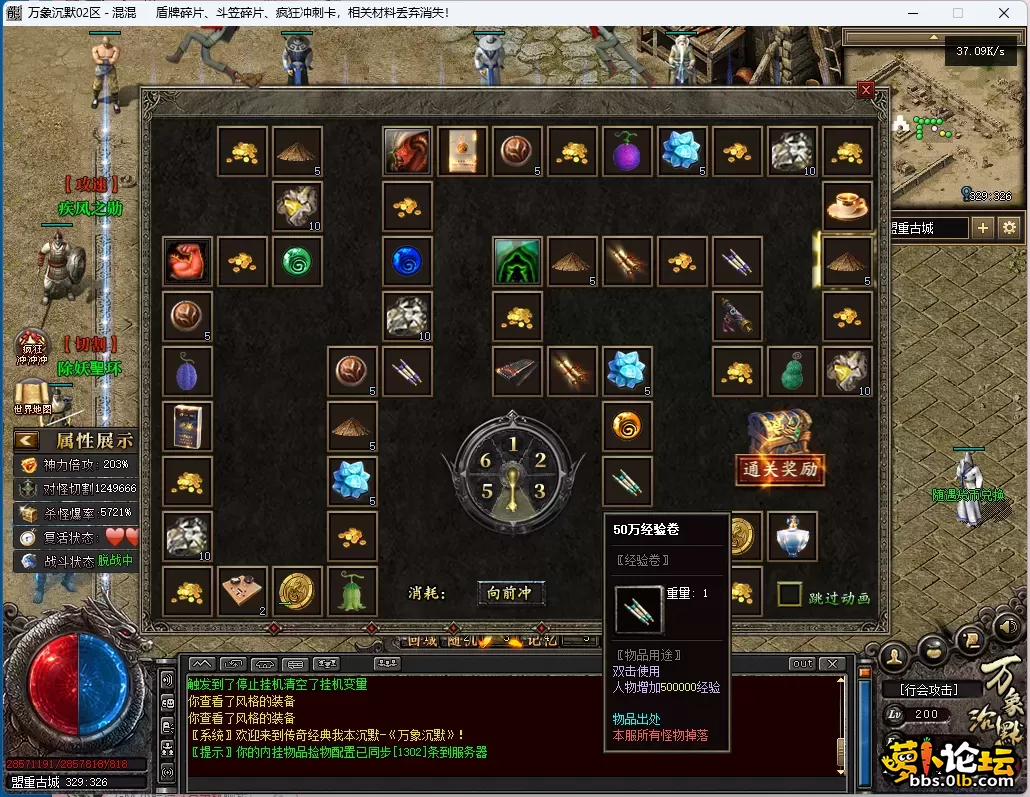Close the board game panel with red X

(866, 89)
